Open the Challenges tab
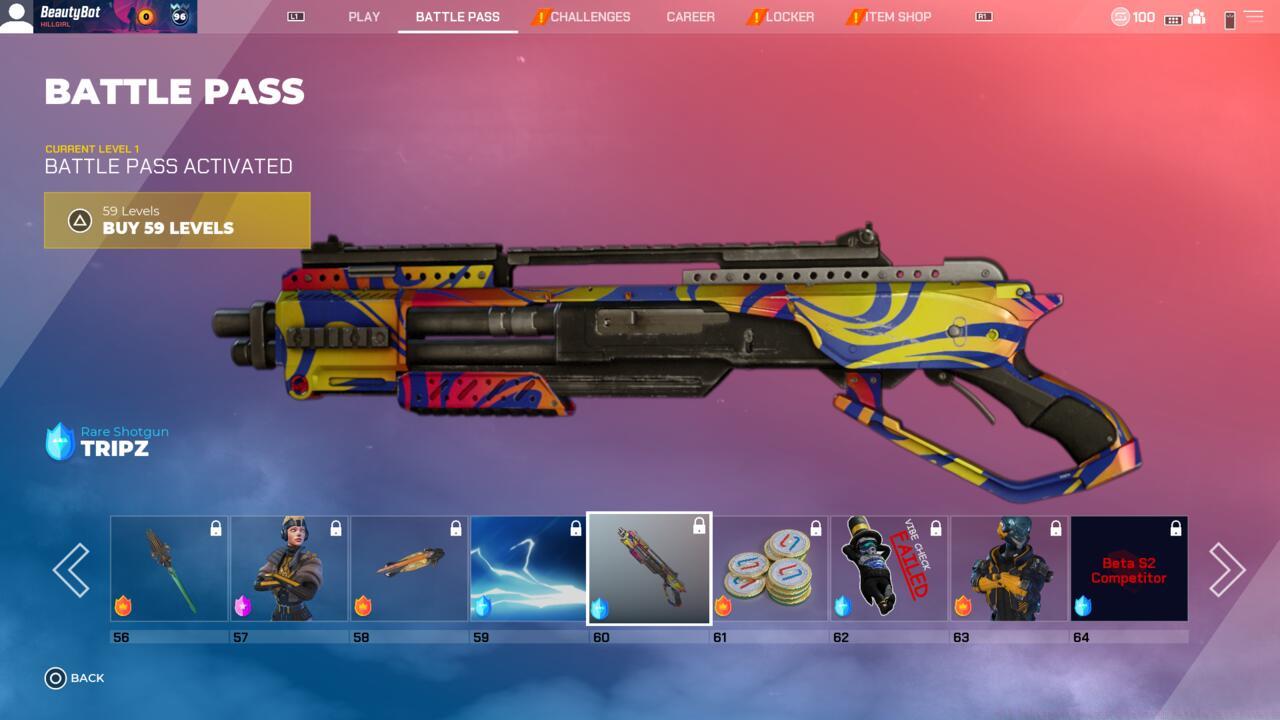This screenshot has width=1280, height=720. (589, 17)
